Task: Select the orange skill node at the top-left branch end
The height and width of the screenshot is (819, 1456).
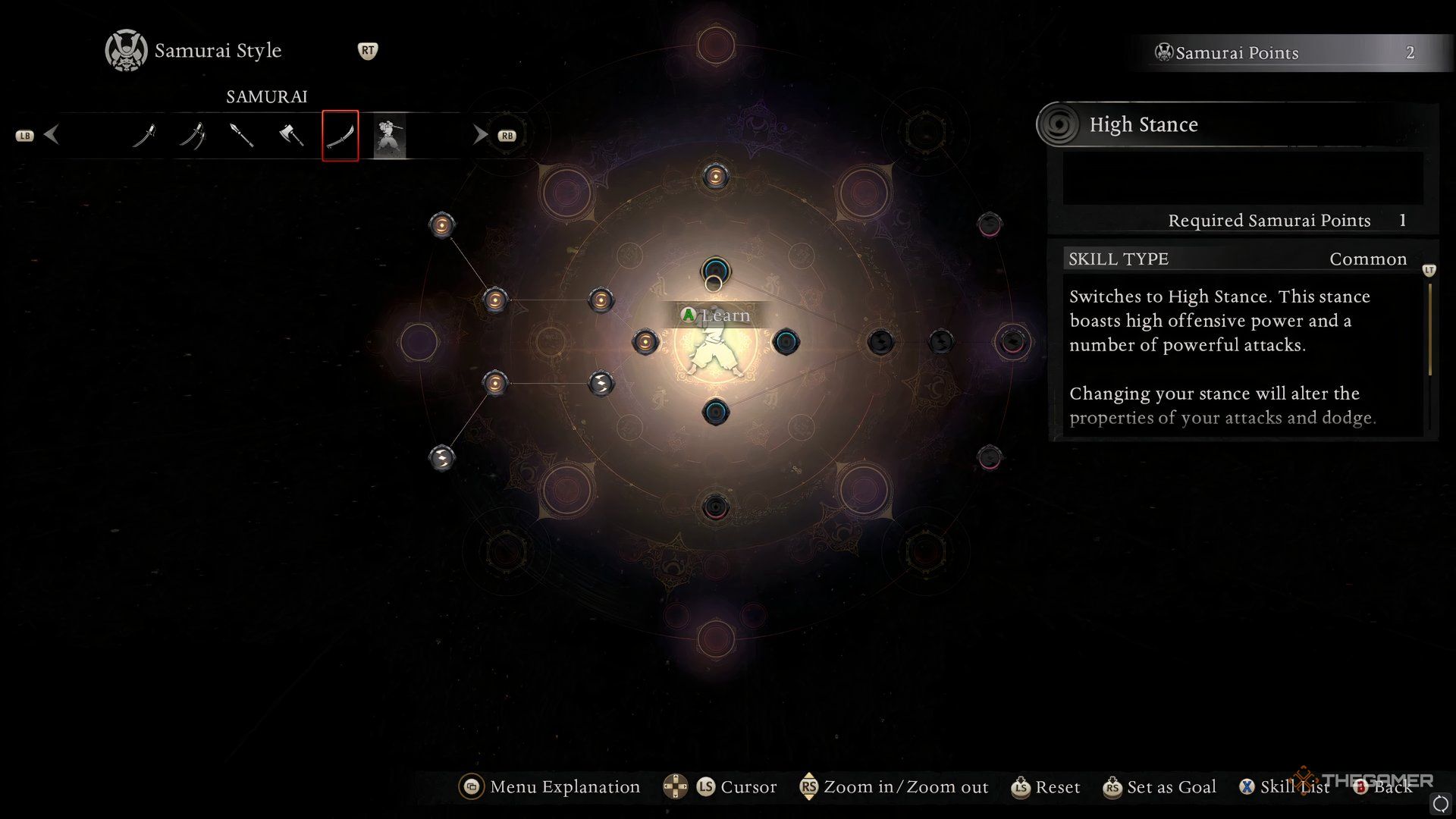Action: [442, 224]
